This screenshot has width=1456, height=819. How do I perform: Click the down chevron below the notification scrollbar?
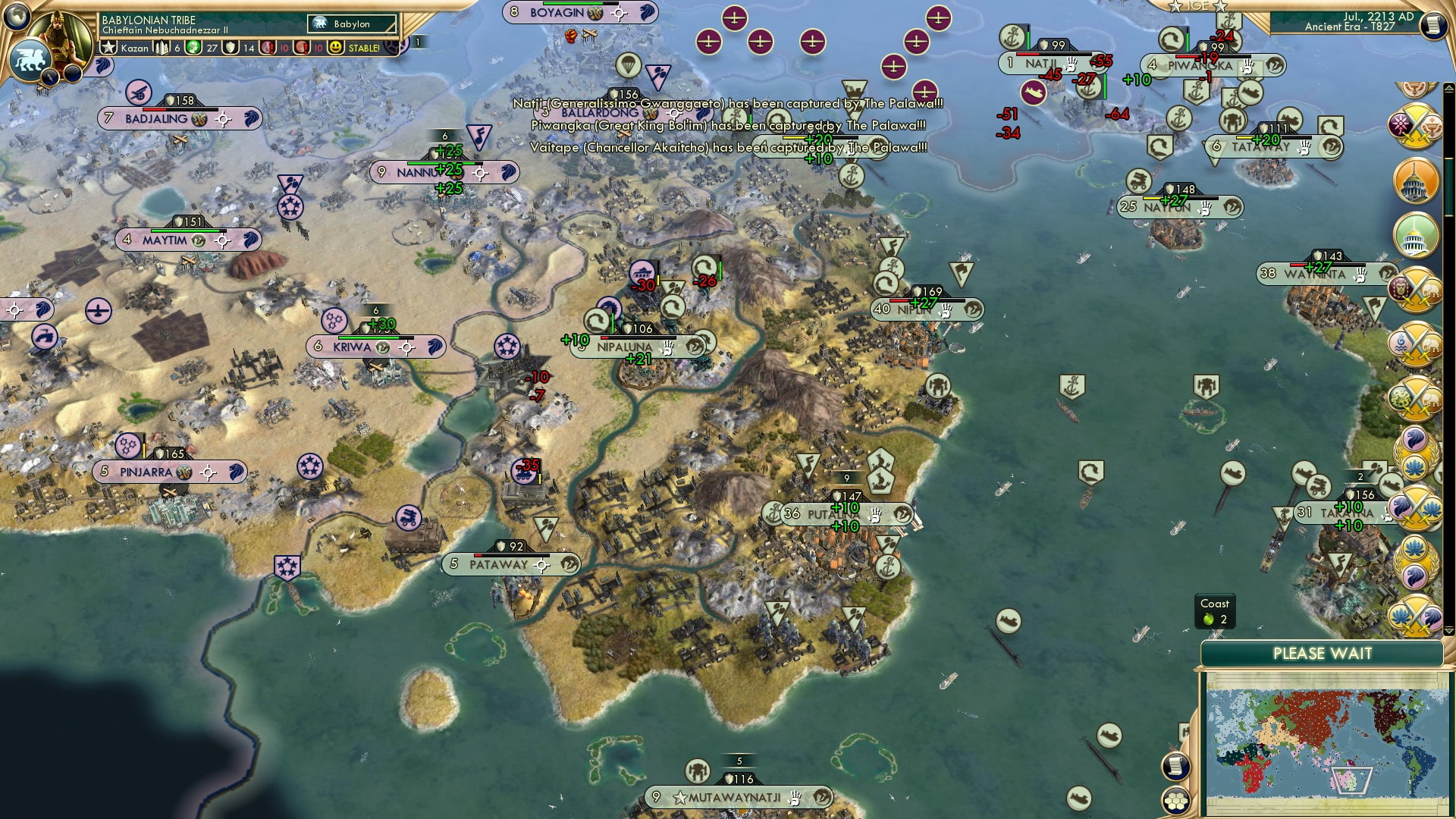coord(1448,630)
